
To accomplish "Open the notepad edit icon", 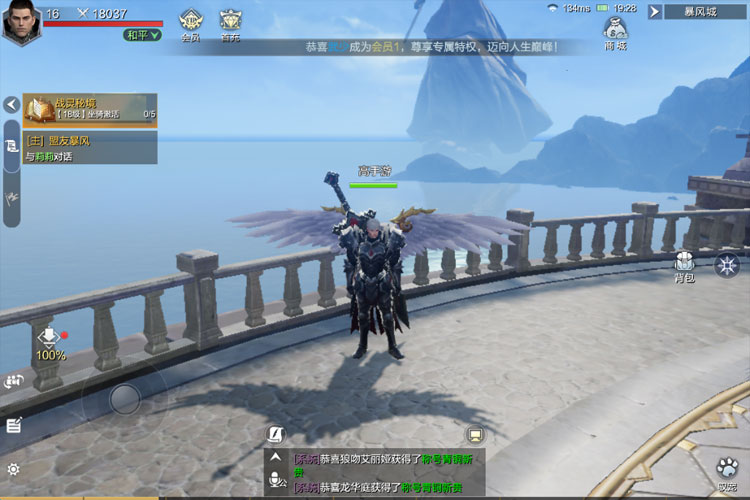I will 13,425.
